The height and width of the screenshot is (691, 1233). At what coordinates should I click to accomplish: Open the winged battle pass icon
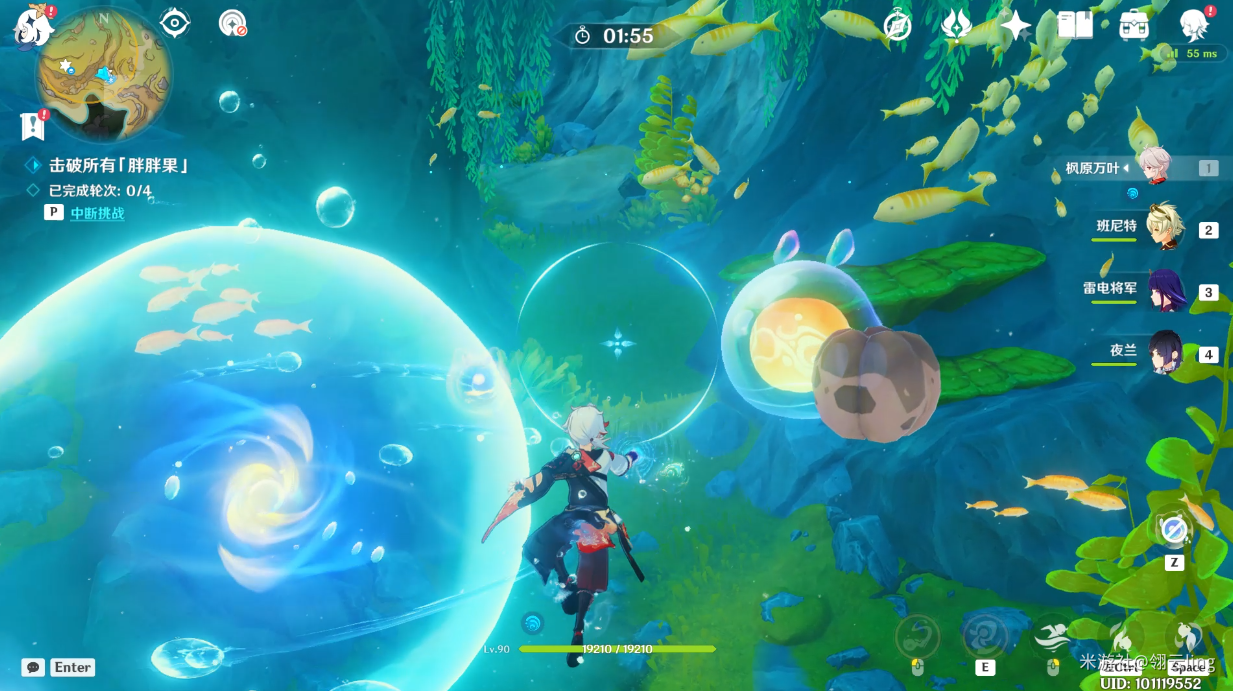click(x=957, y=26)
